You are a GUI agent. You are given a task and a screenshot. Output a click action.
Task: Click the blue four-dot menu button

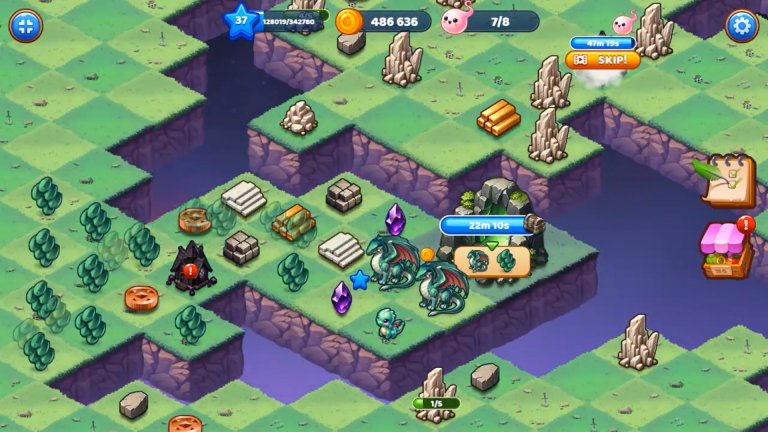26,26
